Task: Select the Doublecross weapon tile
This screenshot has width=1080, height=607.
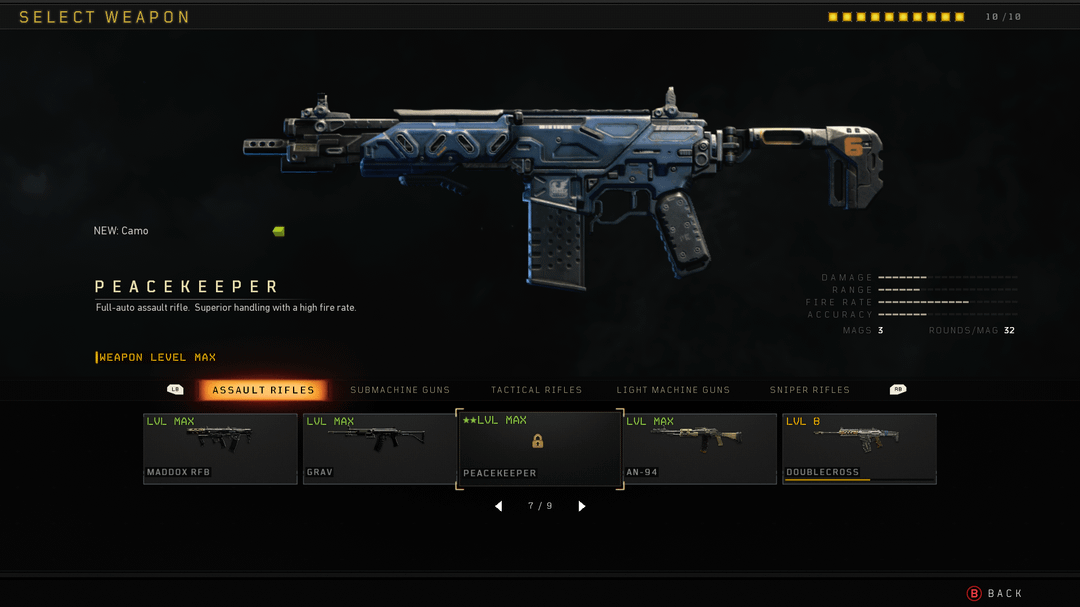Action: [x=859, y=448]
